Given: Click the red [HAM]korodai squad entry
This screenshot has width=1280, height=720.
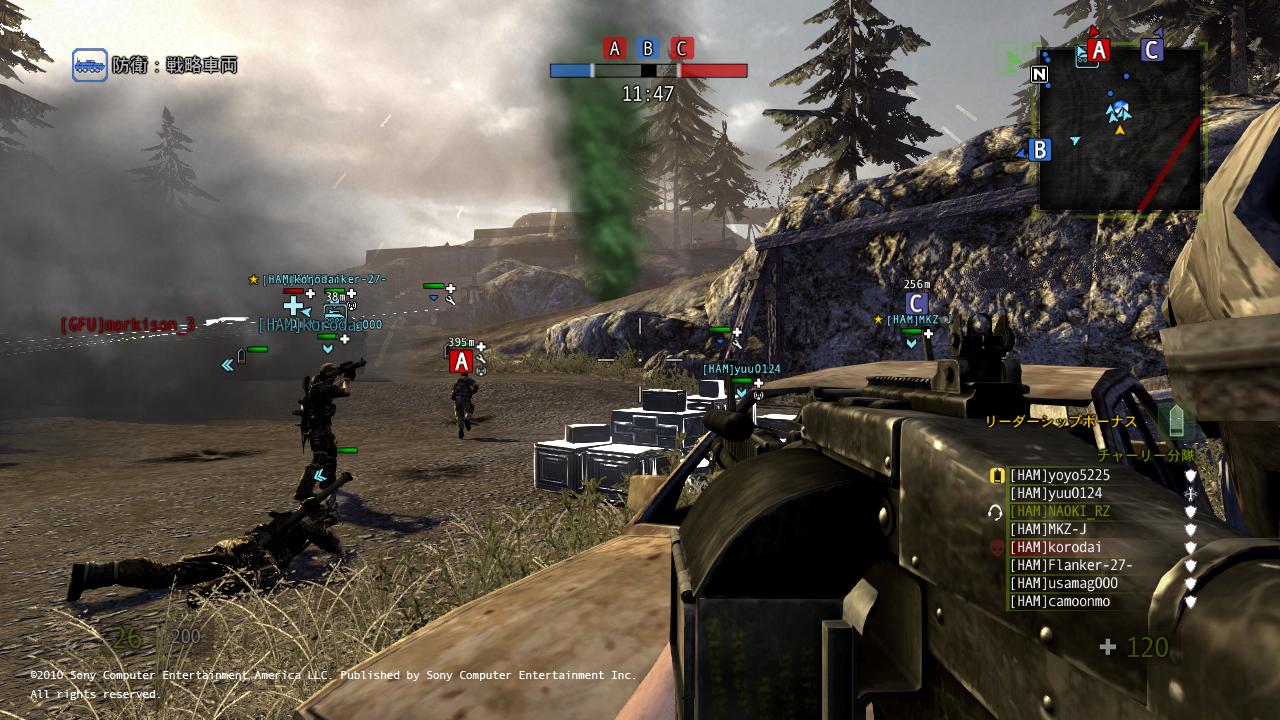Looking at the screenshot, I should click(x=1047, y=548).
